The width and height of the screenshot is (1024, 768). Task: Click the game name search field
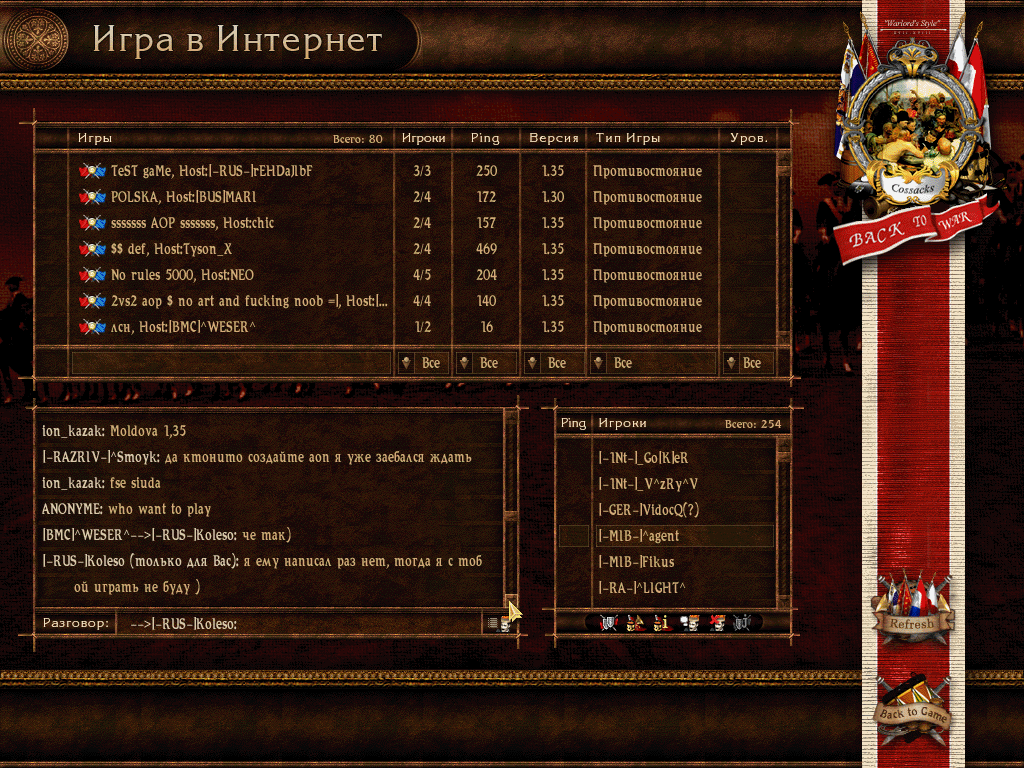coord(230,363)
